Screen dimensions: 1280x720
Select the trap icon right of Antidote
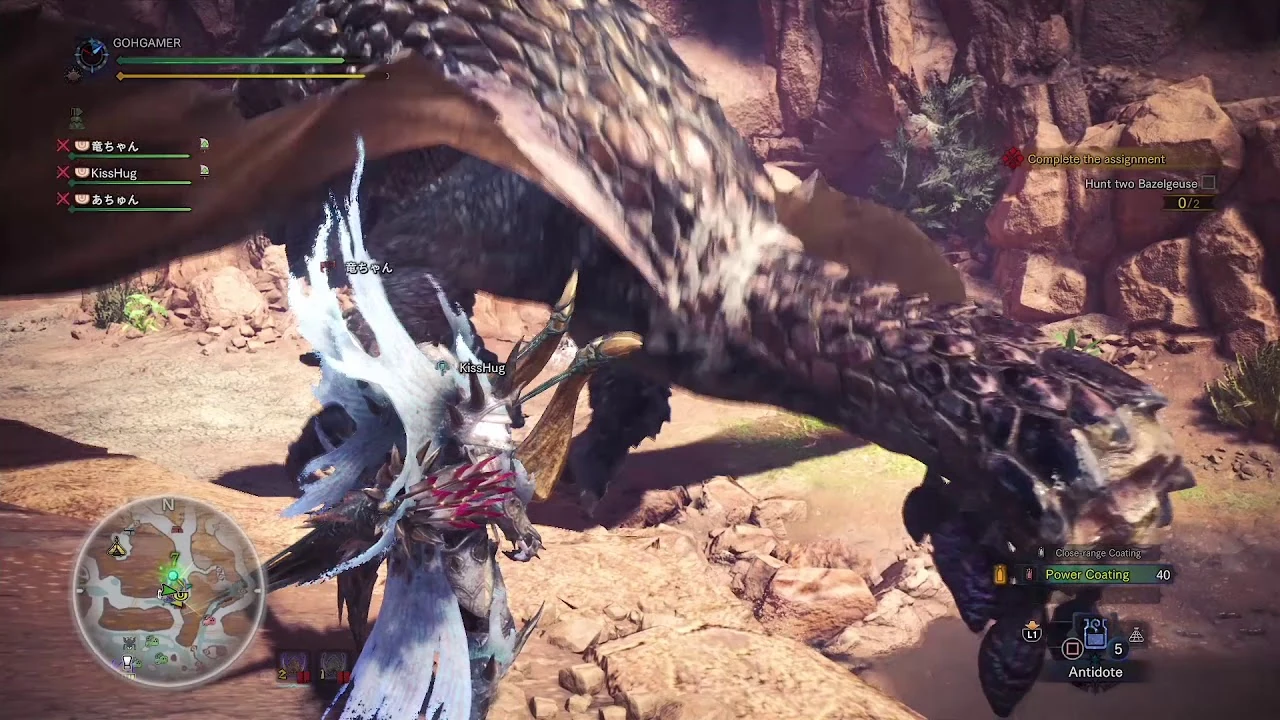click(1136, 634)
